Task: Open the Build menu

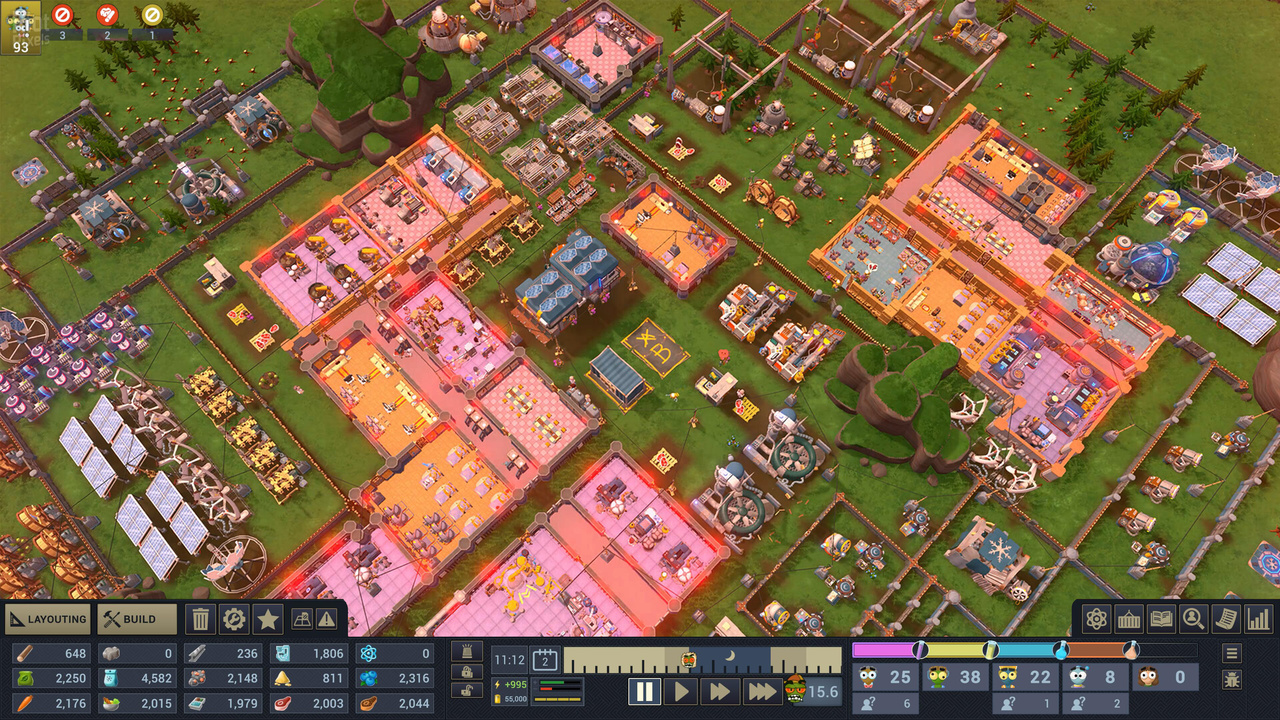Action: 138,619
